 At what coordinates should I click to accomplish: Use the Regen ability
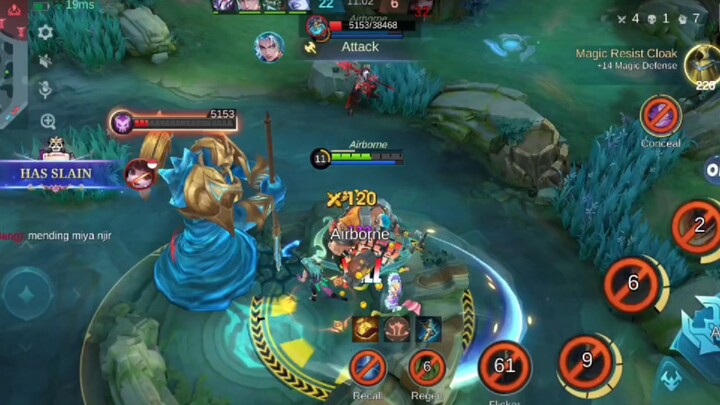[427, 367]
